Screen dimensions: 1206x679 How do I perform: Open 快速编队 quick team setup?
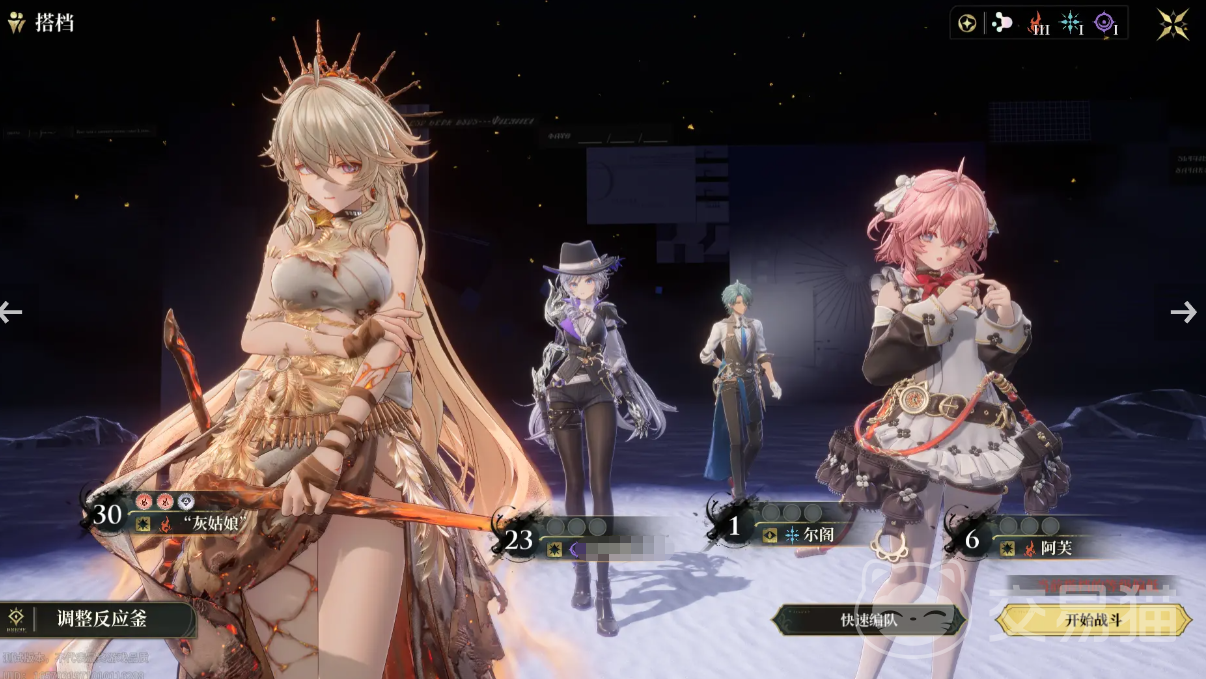click(868, 620)
